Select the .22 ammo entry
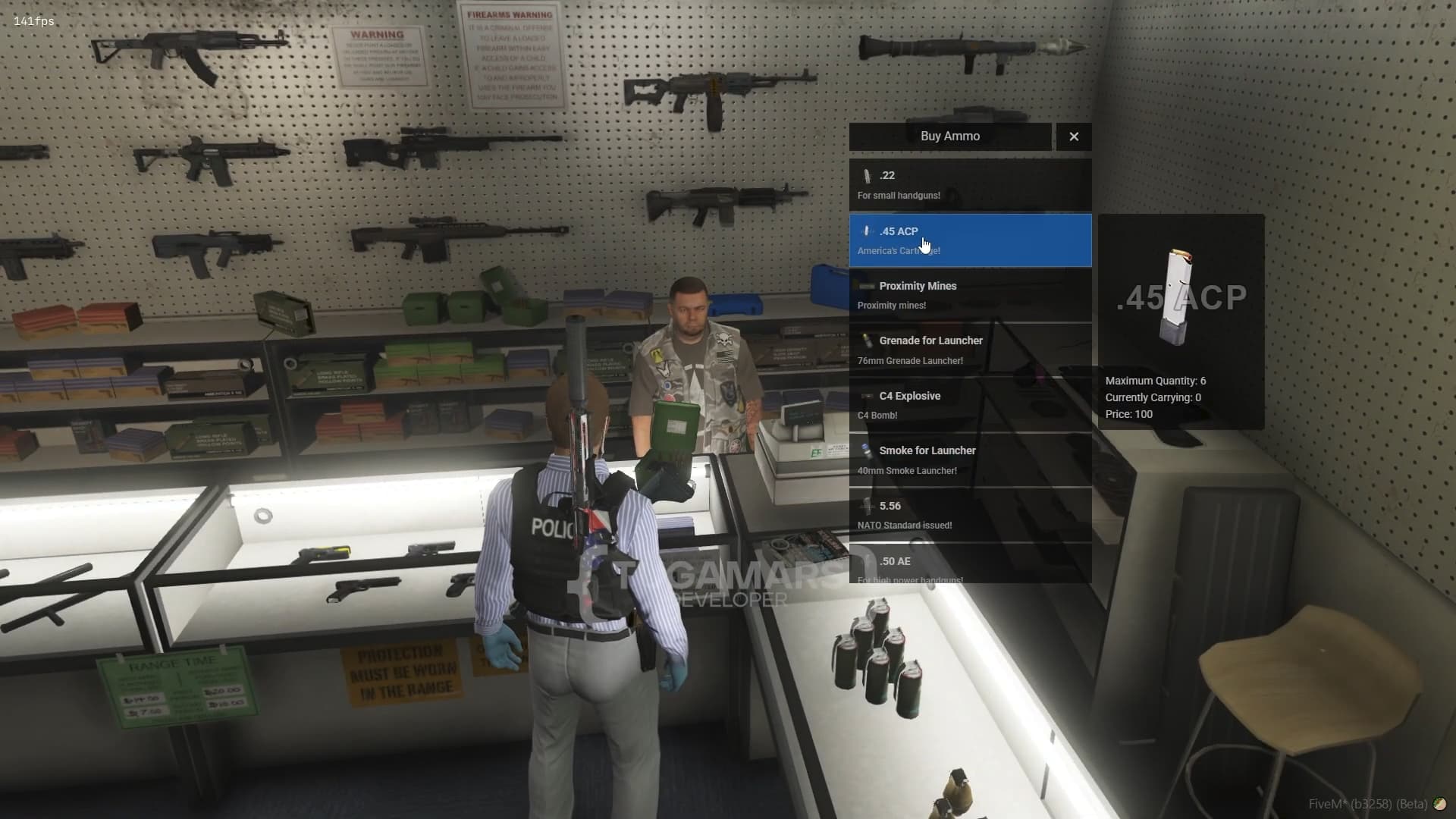 [x=970, y=185]
